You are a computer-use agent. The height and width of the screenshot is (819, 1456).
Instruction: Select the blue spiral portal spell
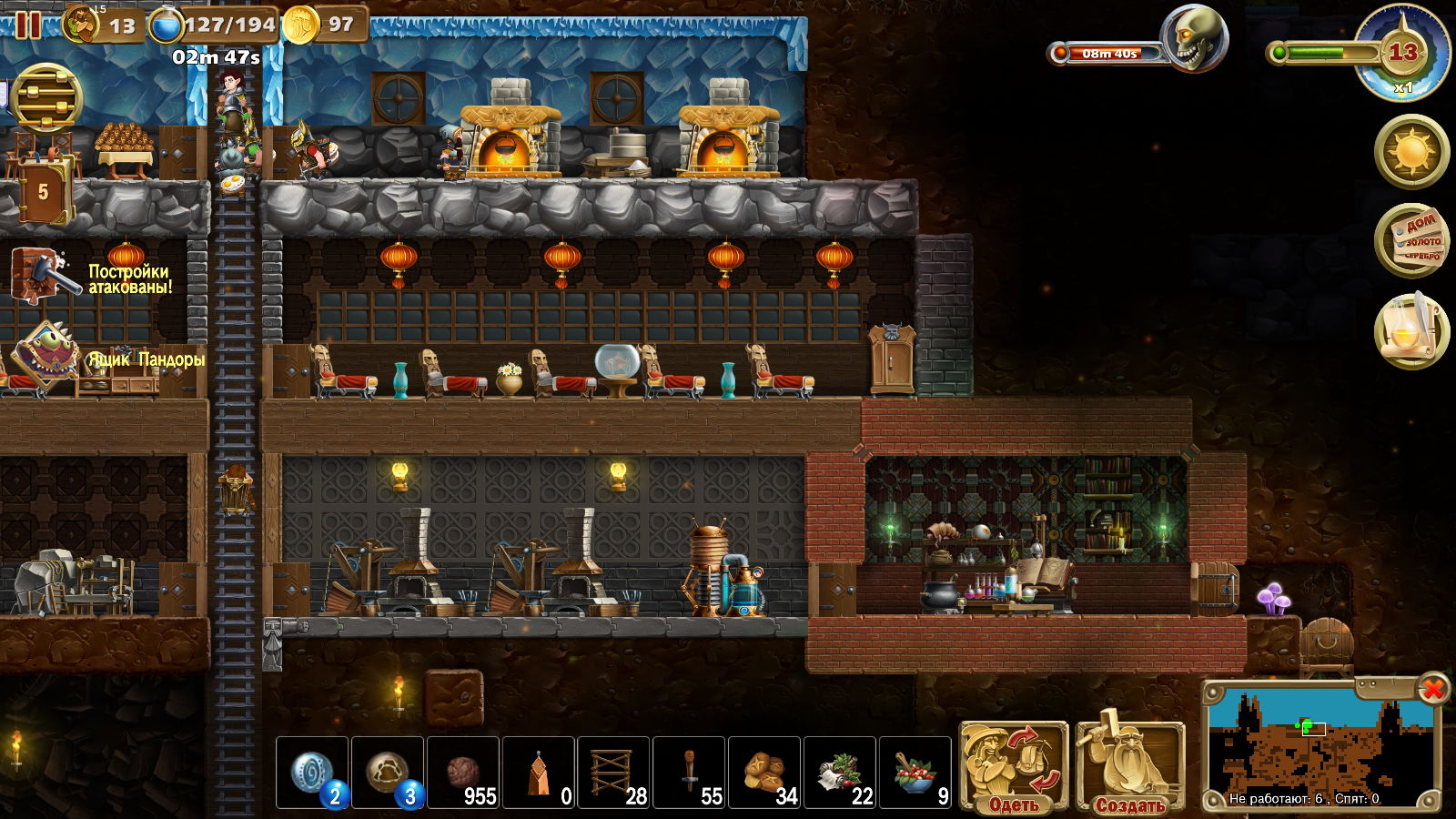point(312,773)
